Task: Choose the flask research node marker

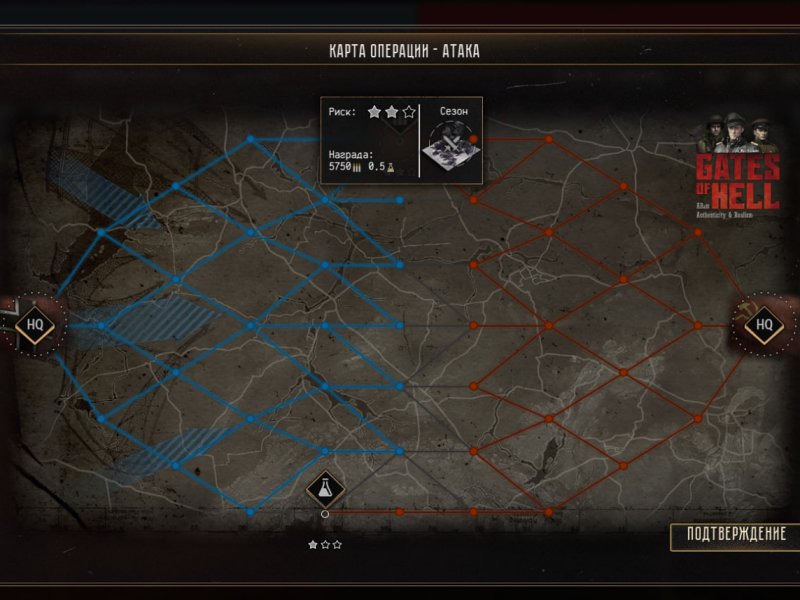Action: coord(325,488)
